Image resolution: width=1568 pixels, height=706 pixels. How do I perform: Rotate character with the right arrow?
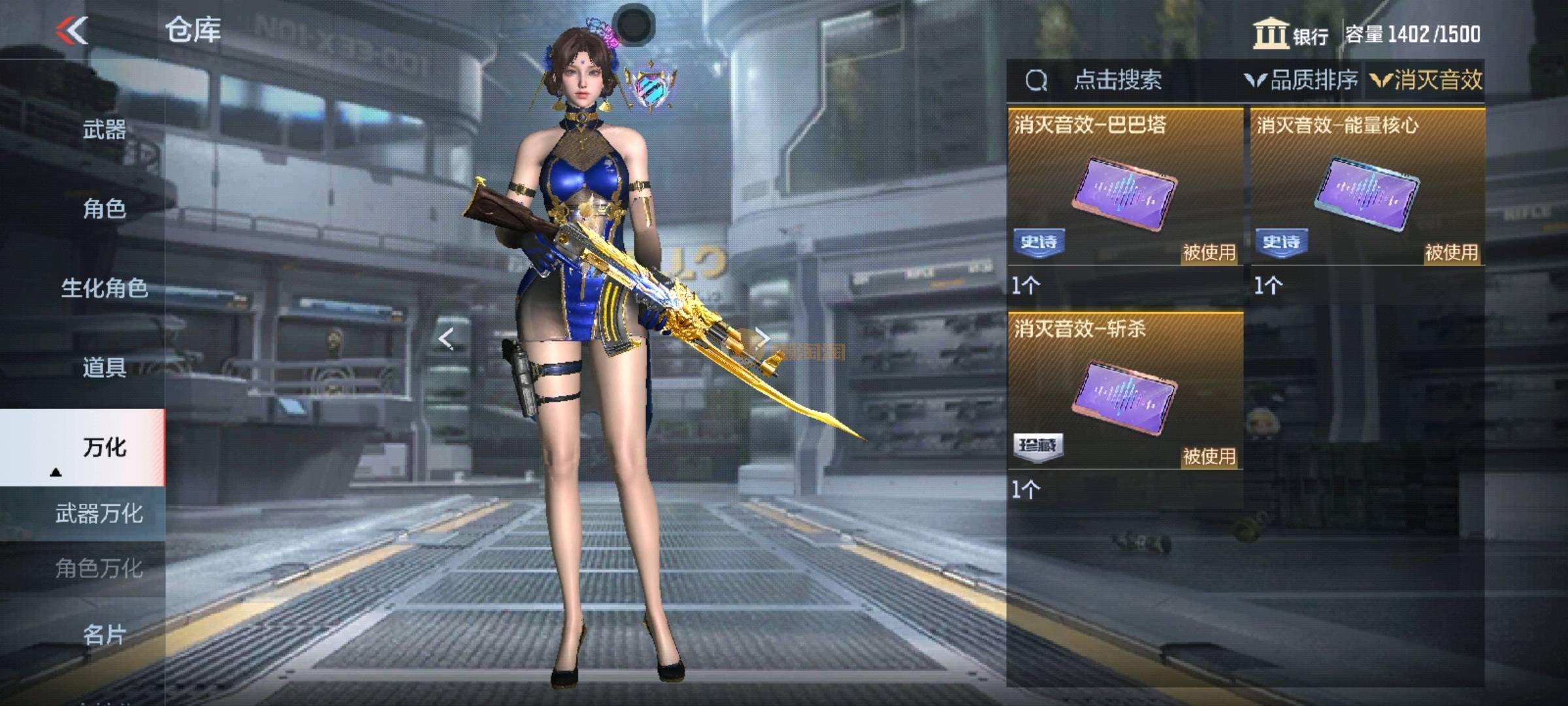point(762,339)
